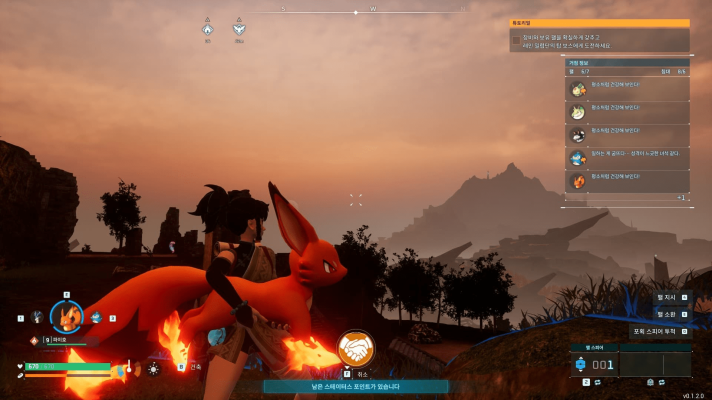Click the handshake action icon
712x400 pixels.
[354, 348]
